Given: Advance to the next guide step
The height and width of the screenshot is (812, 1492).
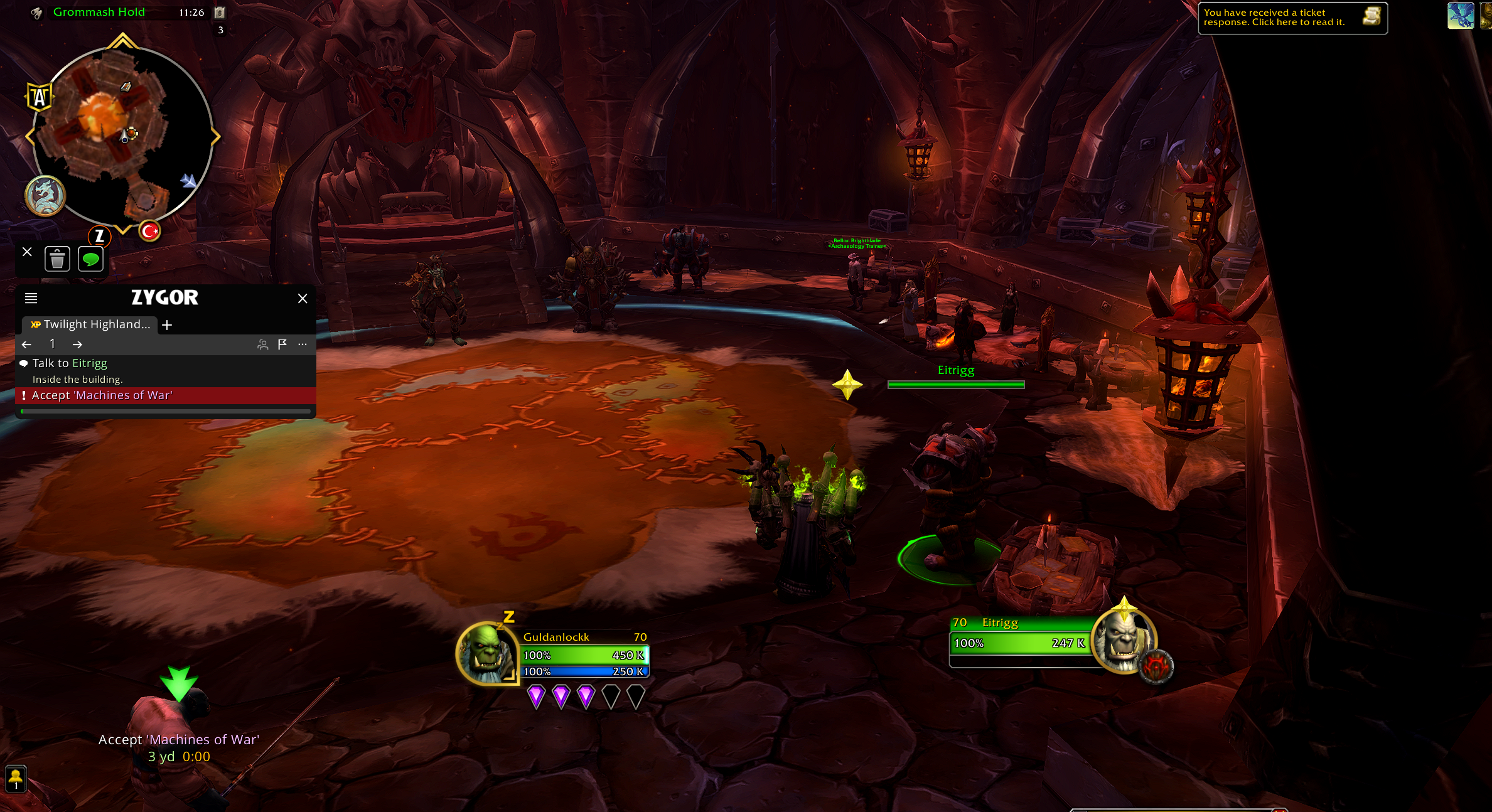Looking at the screenshot, I should point(77,345).
